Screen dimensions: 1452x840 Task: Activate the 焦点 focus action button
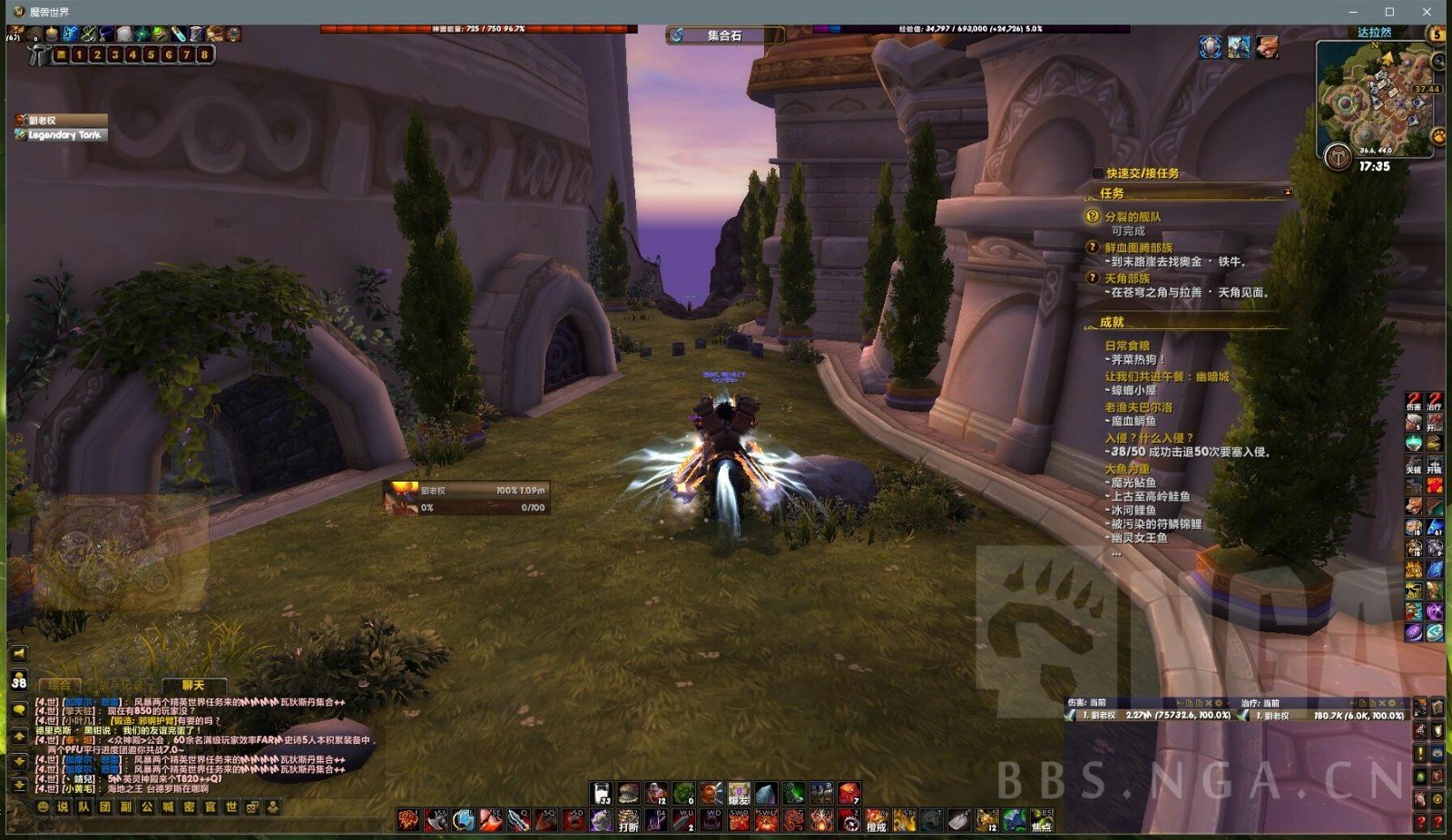click(1041, 822)
